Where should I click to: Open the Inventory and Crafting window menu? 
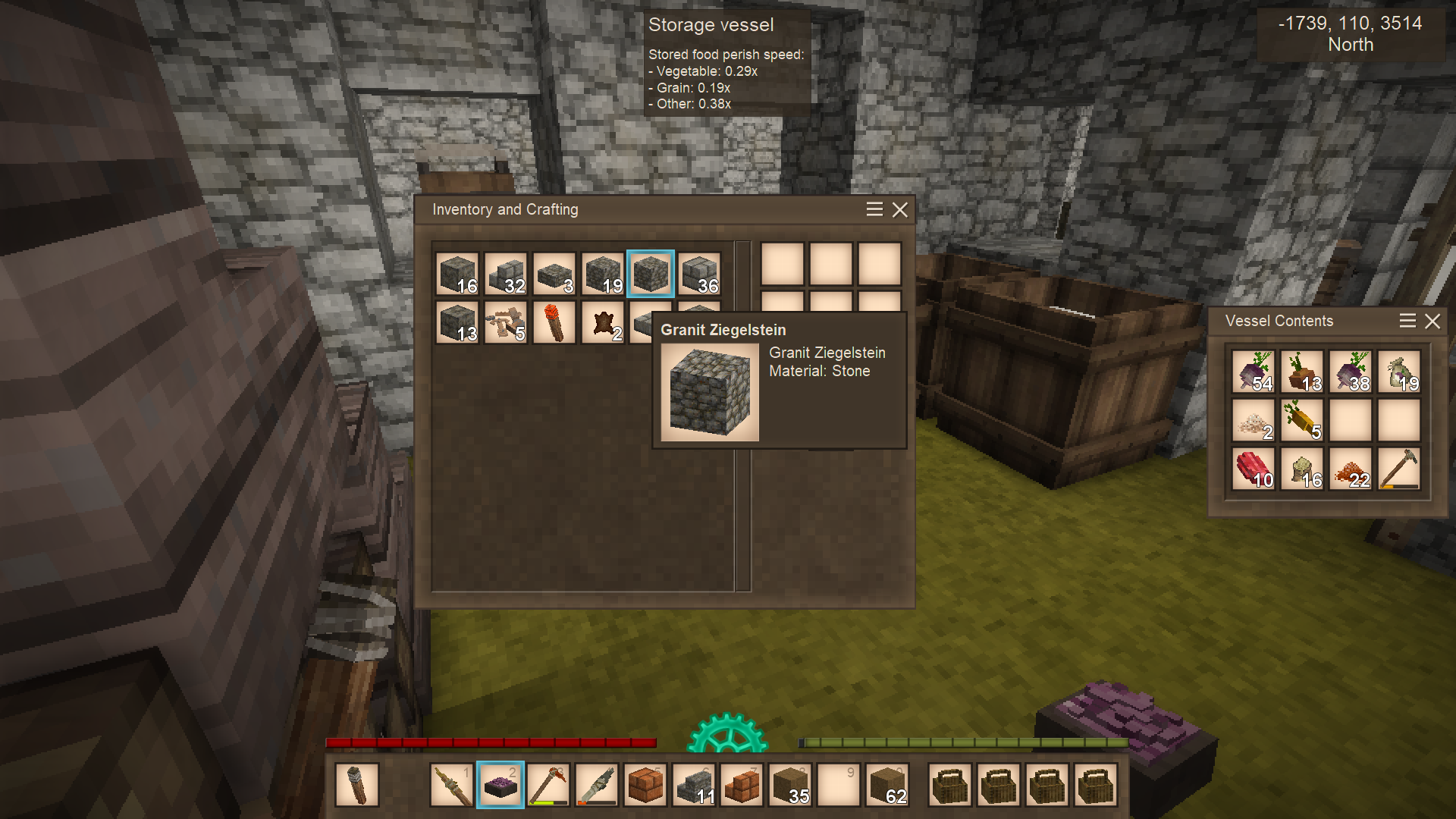[874, 210]
